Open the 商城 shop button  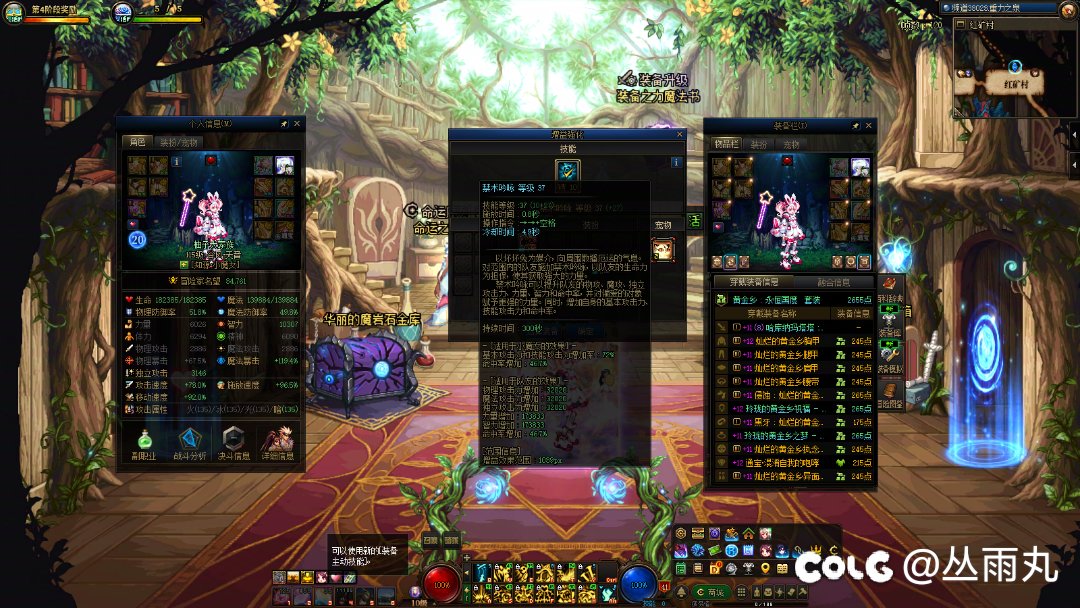pos(713,593)
